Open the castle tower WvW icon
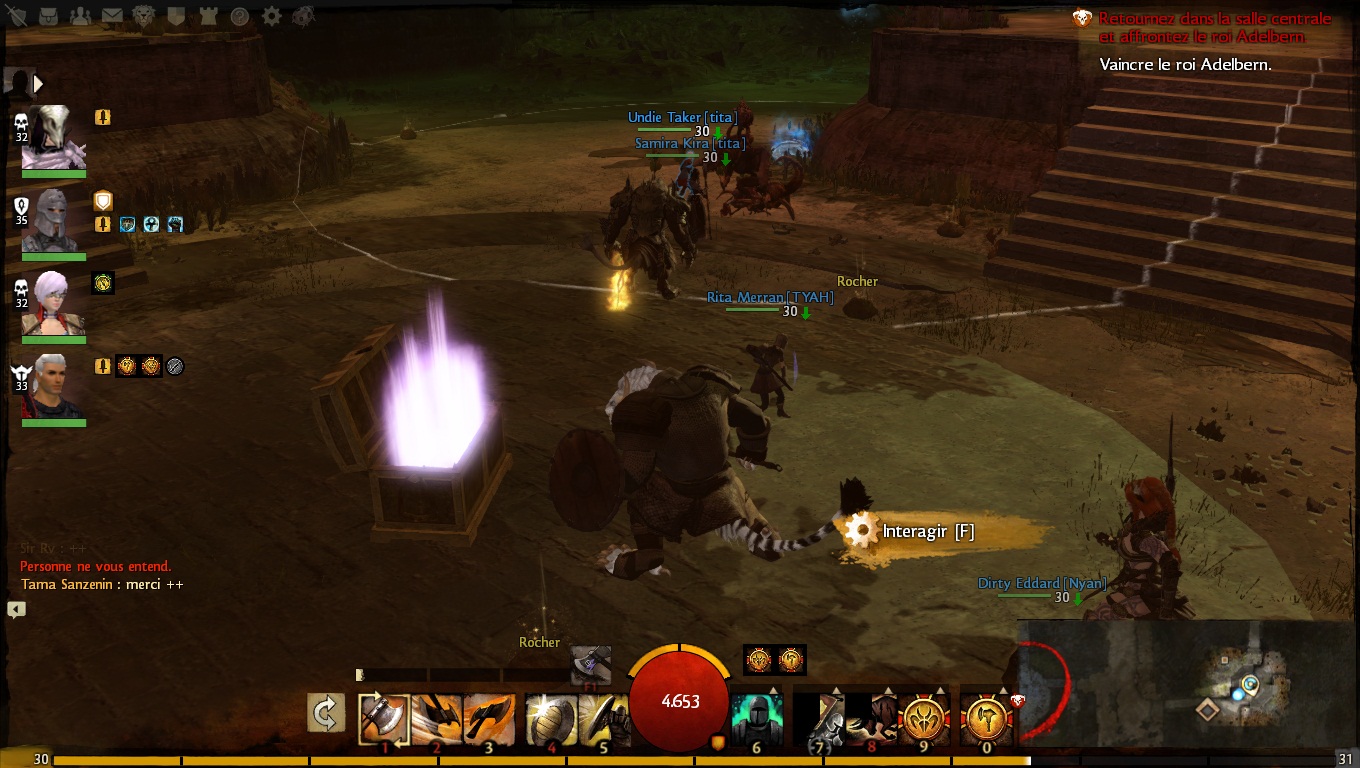1360x768 pixels. (x=208, y=16)
